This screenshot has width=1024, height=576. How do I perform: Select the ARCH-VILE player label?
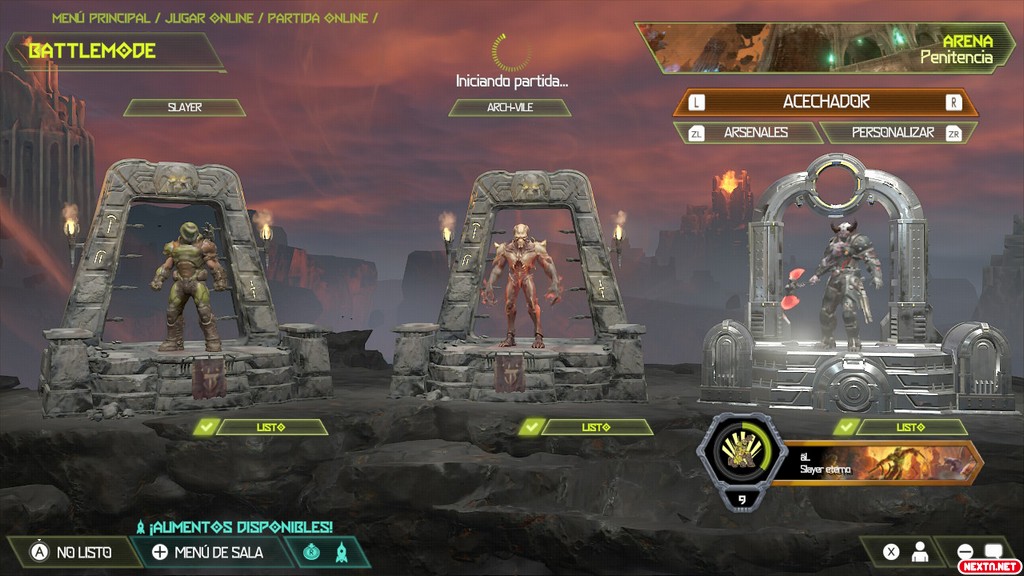pos(509,107)
